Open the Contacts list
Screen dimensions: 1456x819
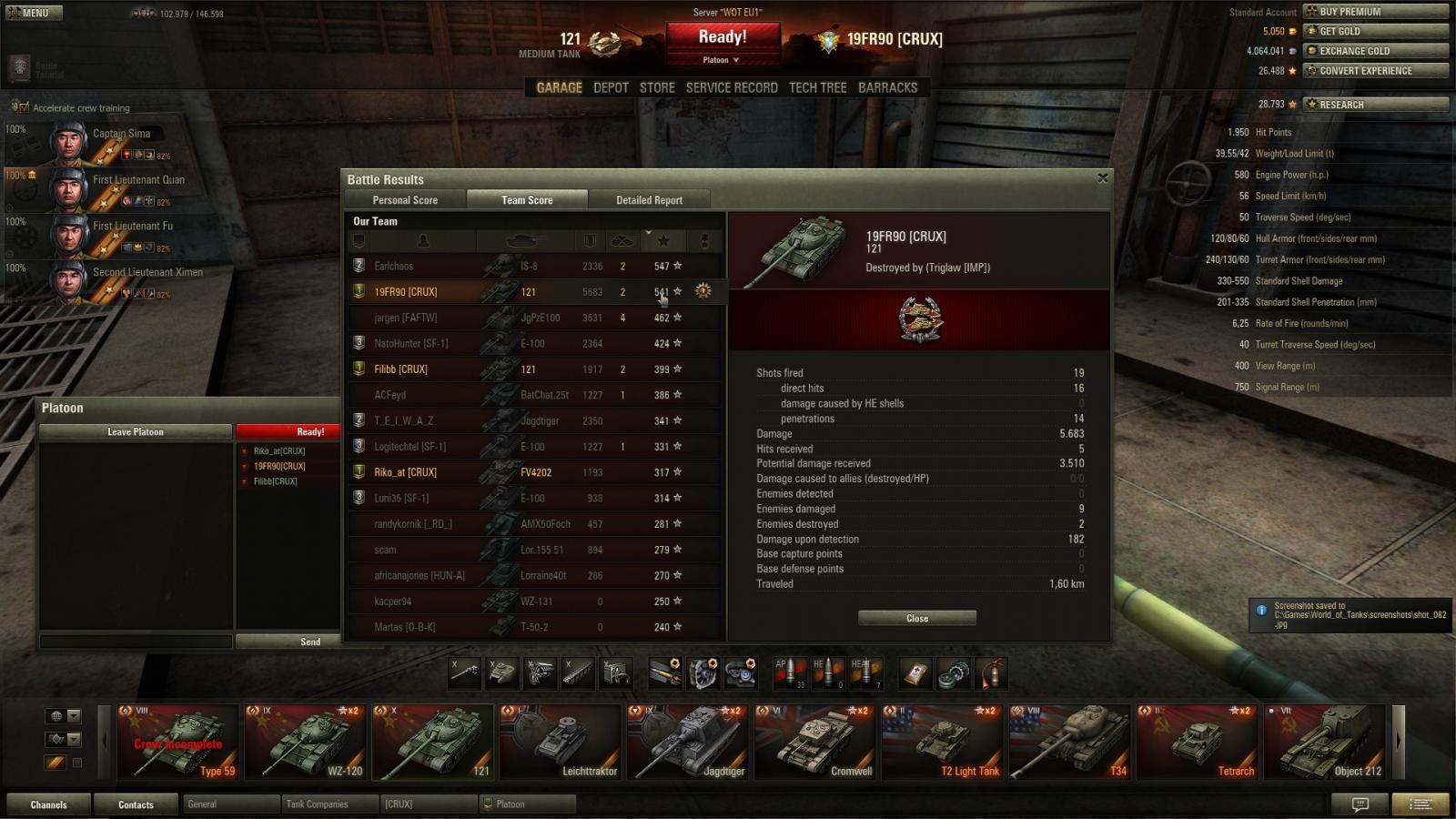(x=136, y=804)
